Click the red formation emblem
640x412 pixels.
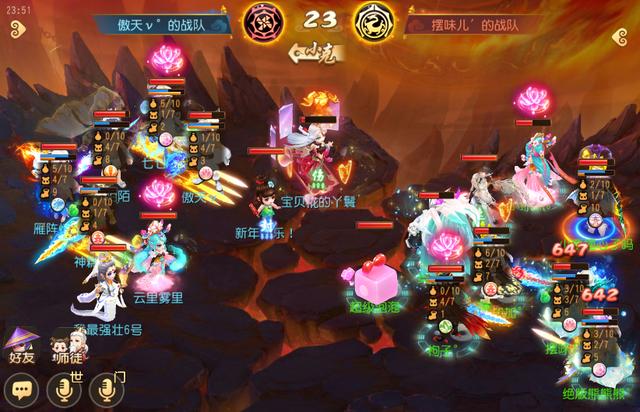(x=265, y=21)
